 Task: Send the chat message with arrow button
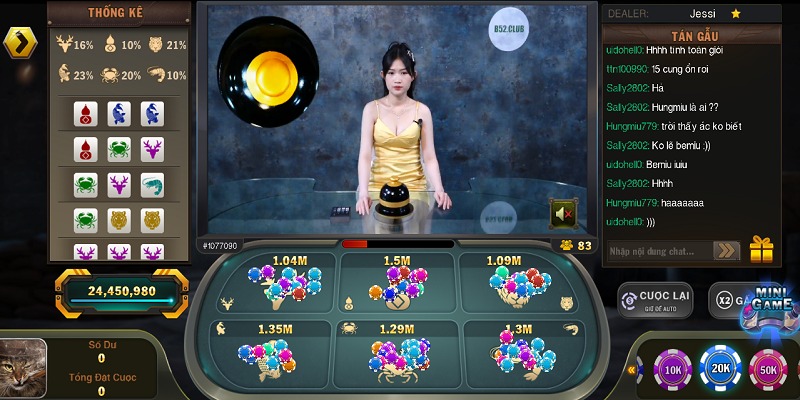click(x=726, y=251)
